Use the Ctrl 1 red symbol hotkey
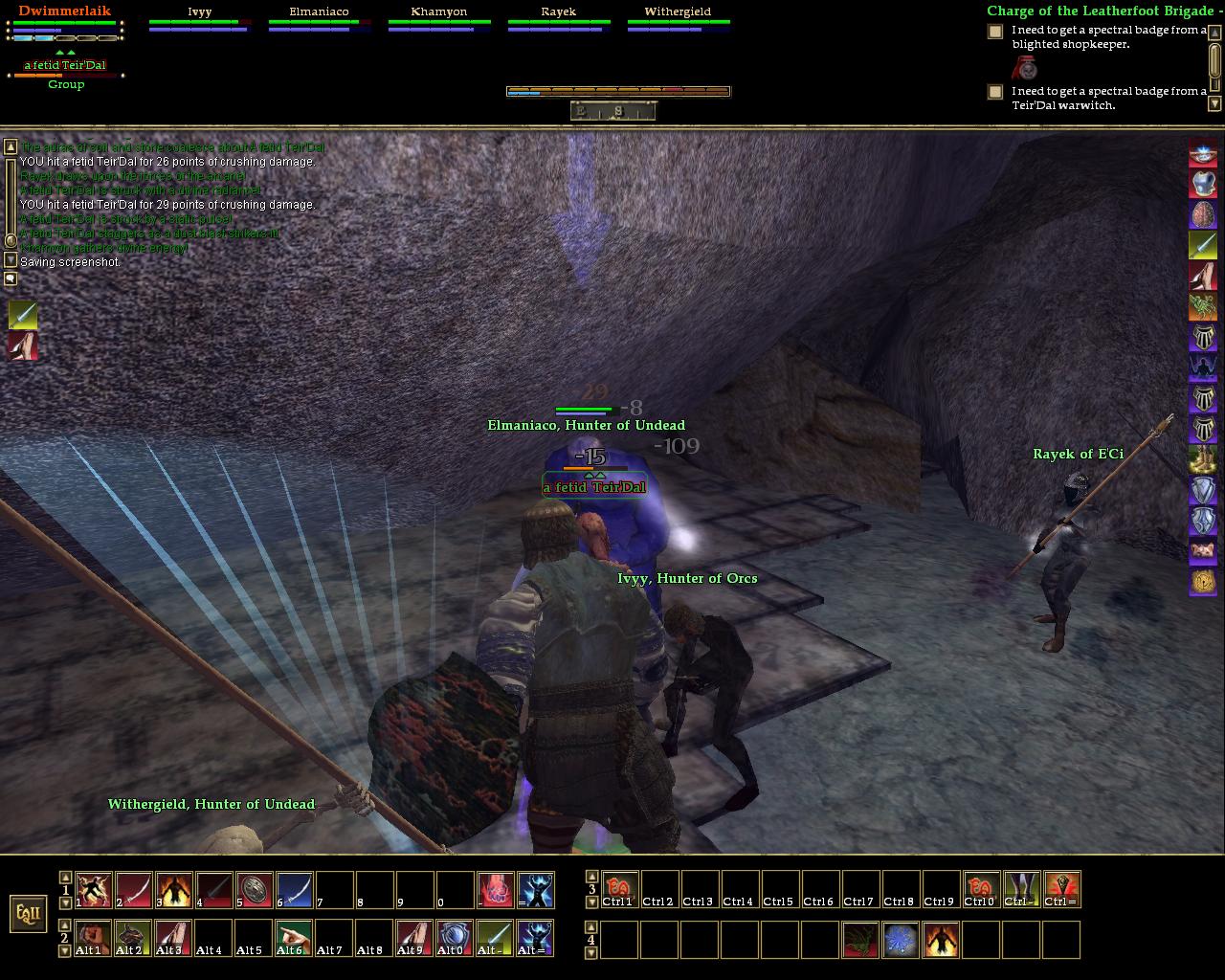 [620, 890]
